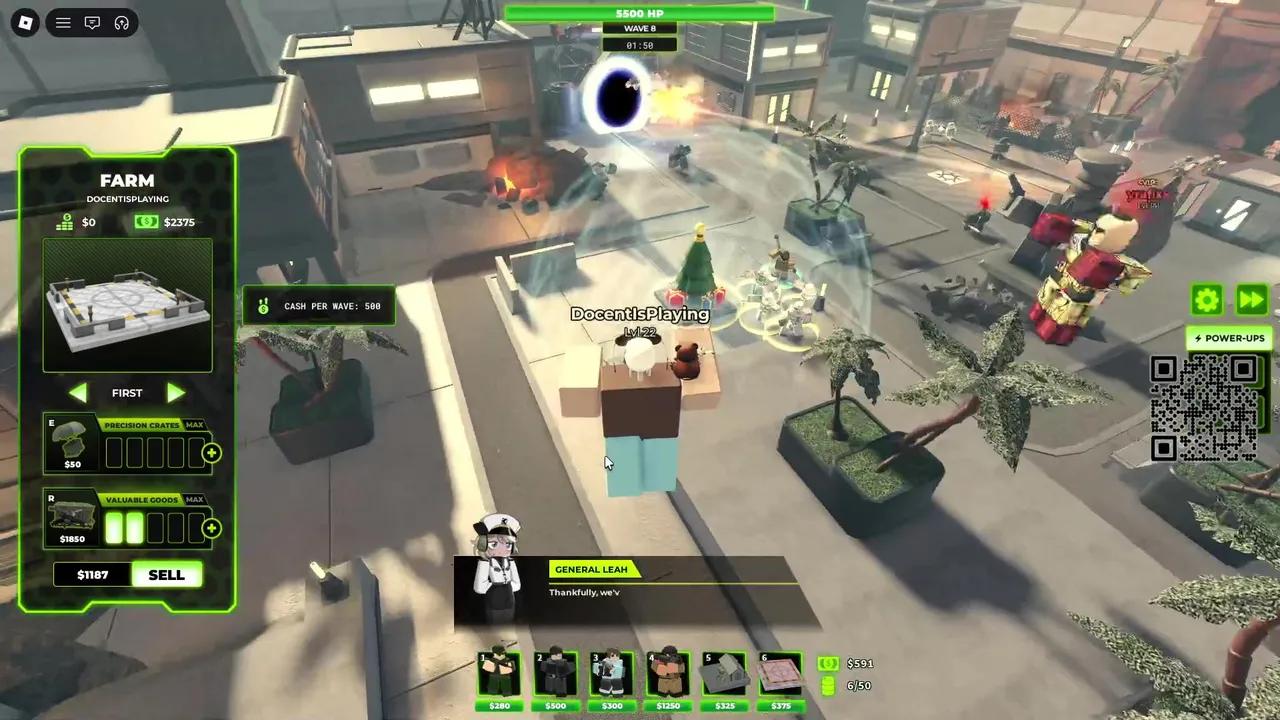Switch targeting to the next mode with right arrow
This screenshot has width=1280, height=720.
tap(176, 393)
